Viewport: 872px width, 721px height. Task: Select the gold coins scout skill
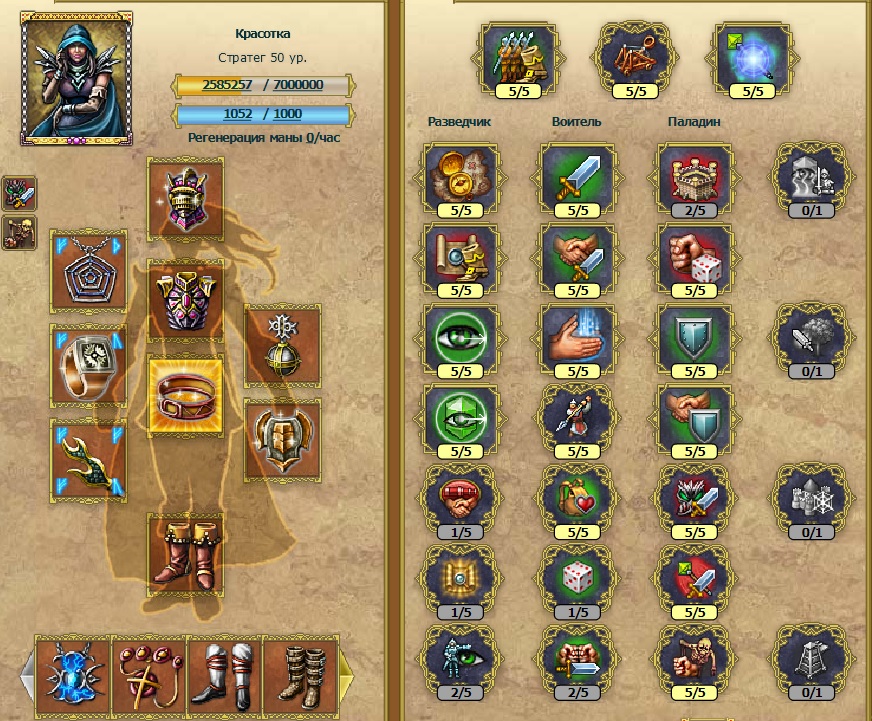(x=462, y=176)
